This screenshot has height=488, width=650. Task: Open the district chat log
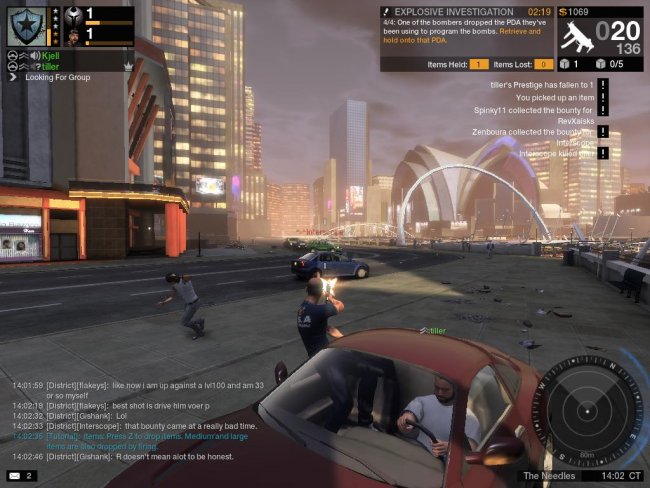pyautogui.click(x=140, y=420)
